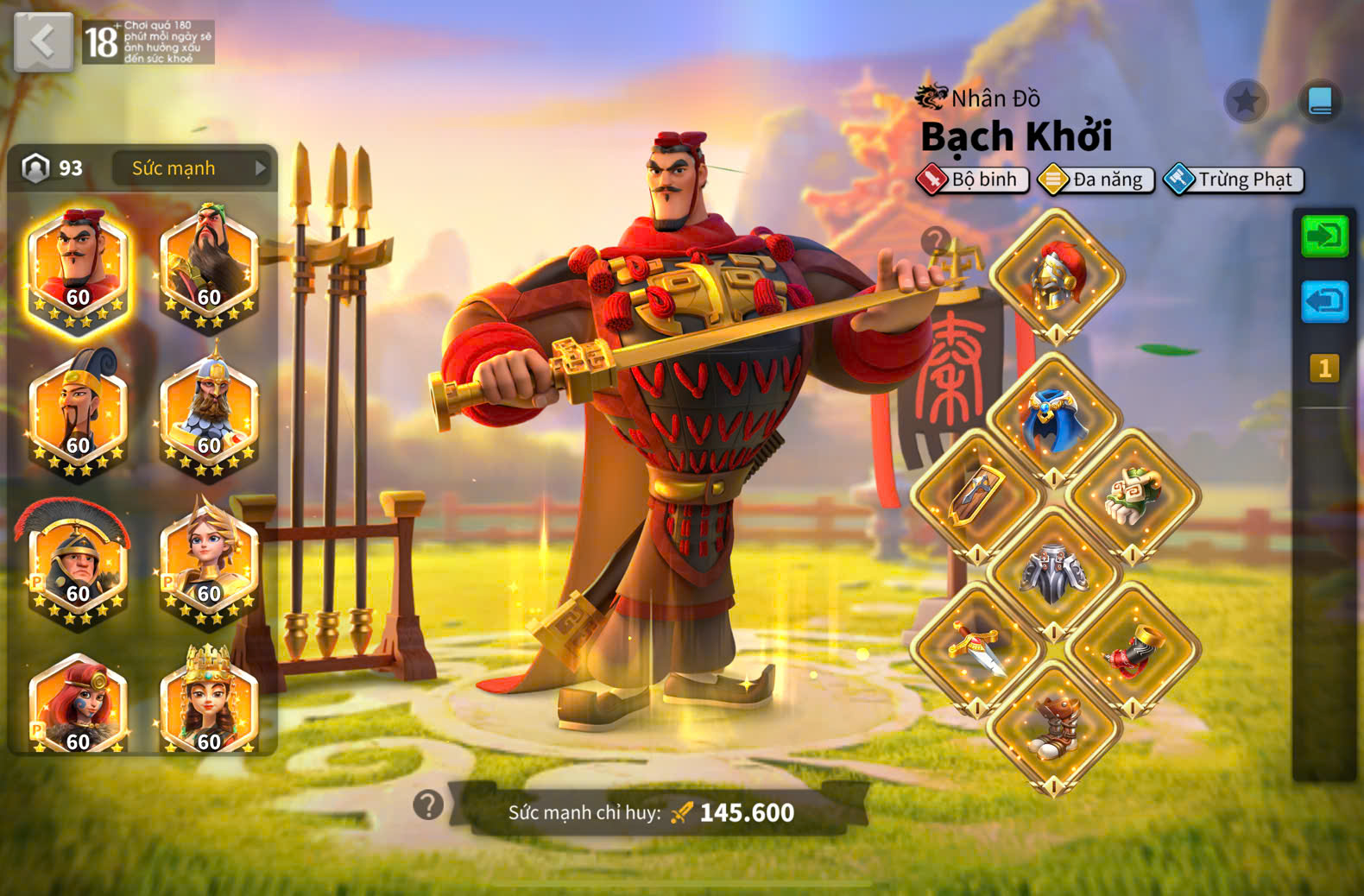Click the green arrow equip button

point(1324,236)
